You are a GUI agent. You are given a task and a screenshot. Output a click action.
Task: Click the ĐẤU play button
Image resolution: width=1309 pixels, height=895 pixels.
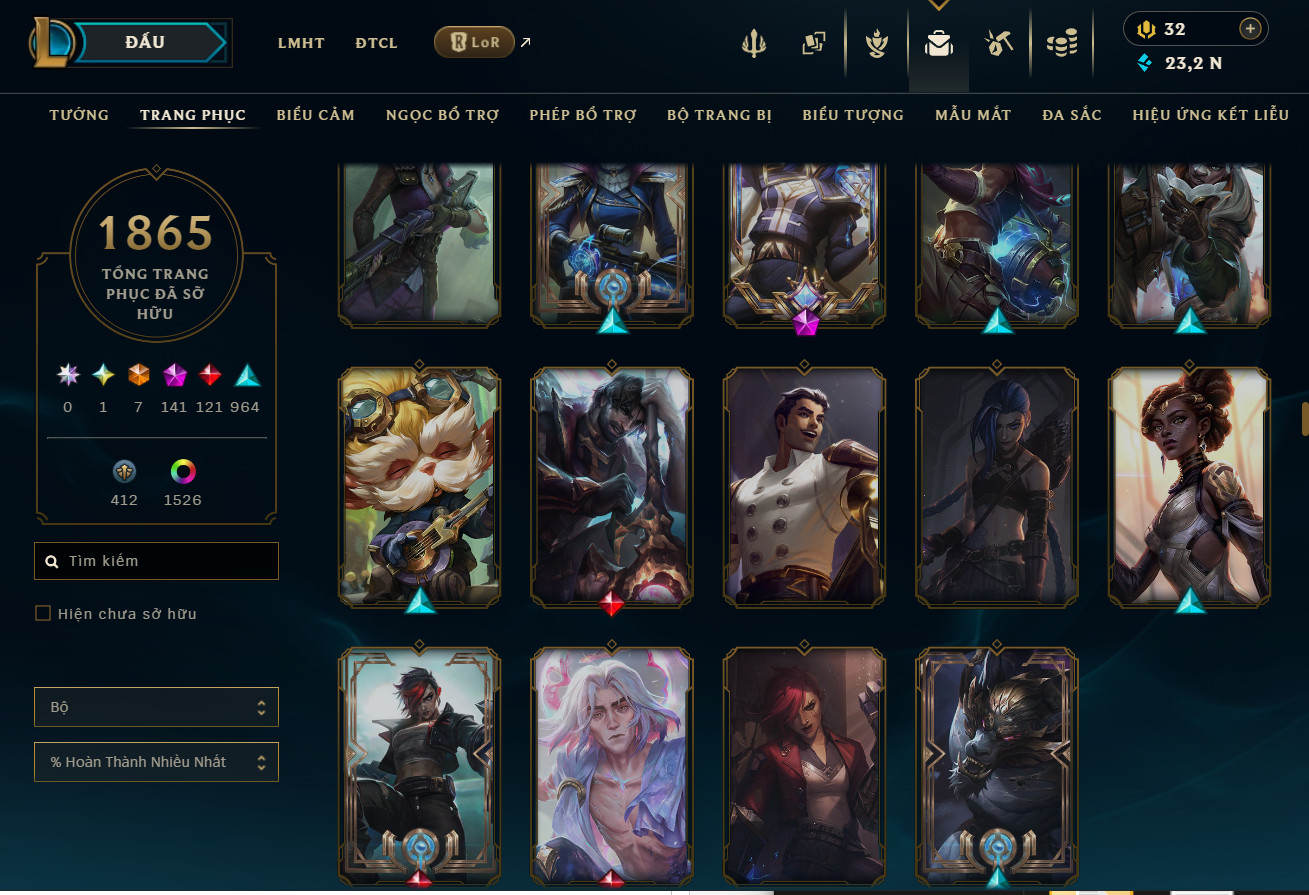[x=148, y=43]
